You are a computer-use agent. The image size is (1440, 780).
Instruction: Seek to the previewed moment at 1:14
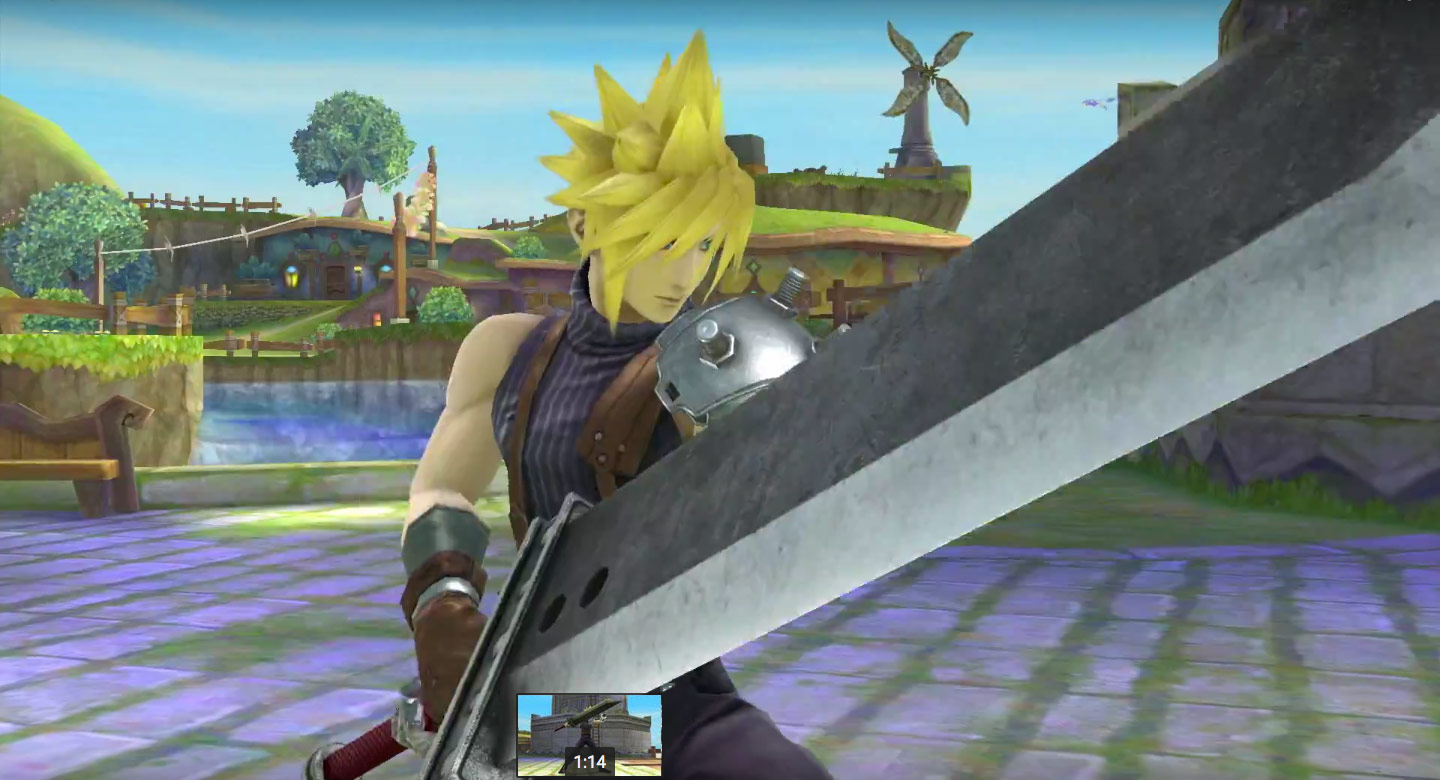pos(588,776)
